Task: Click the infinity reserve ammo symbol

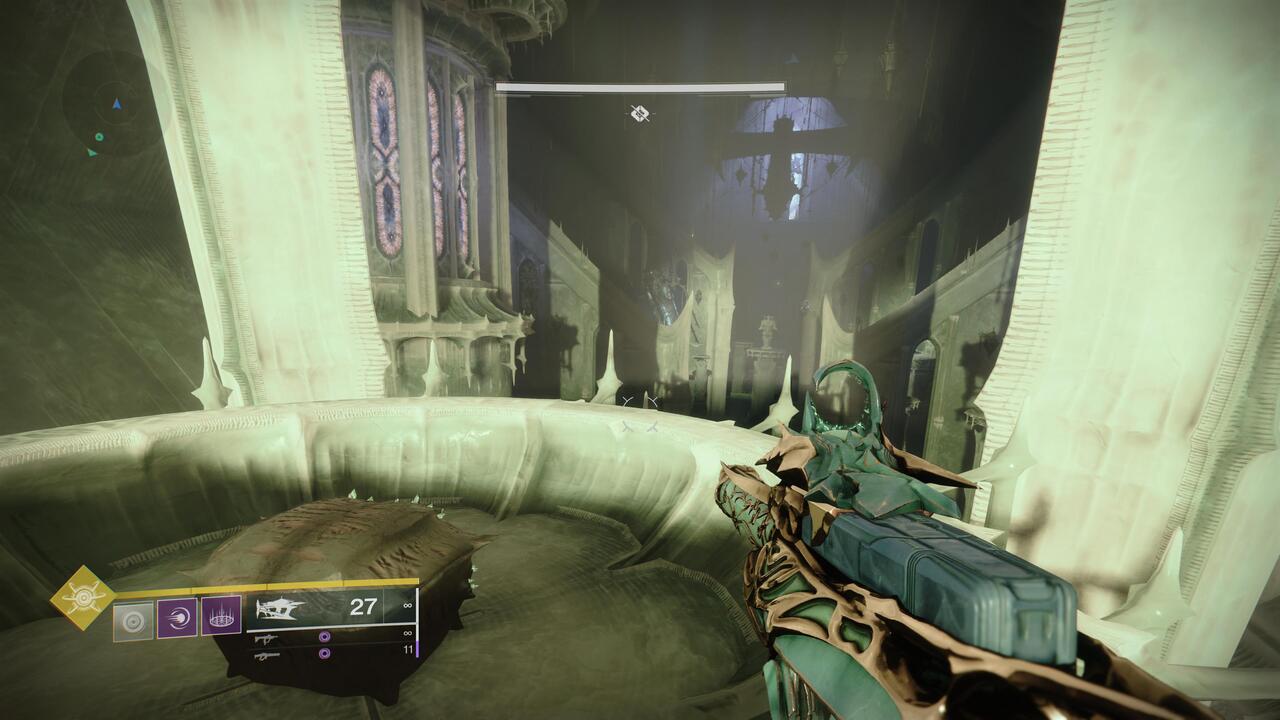Action: [x=406, y=604]
